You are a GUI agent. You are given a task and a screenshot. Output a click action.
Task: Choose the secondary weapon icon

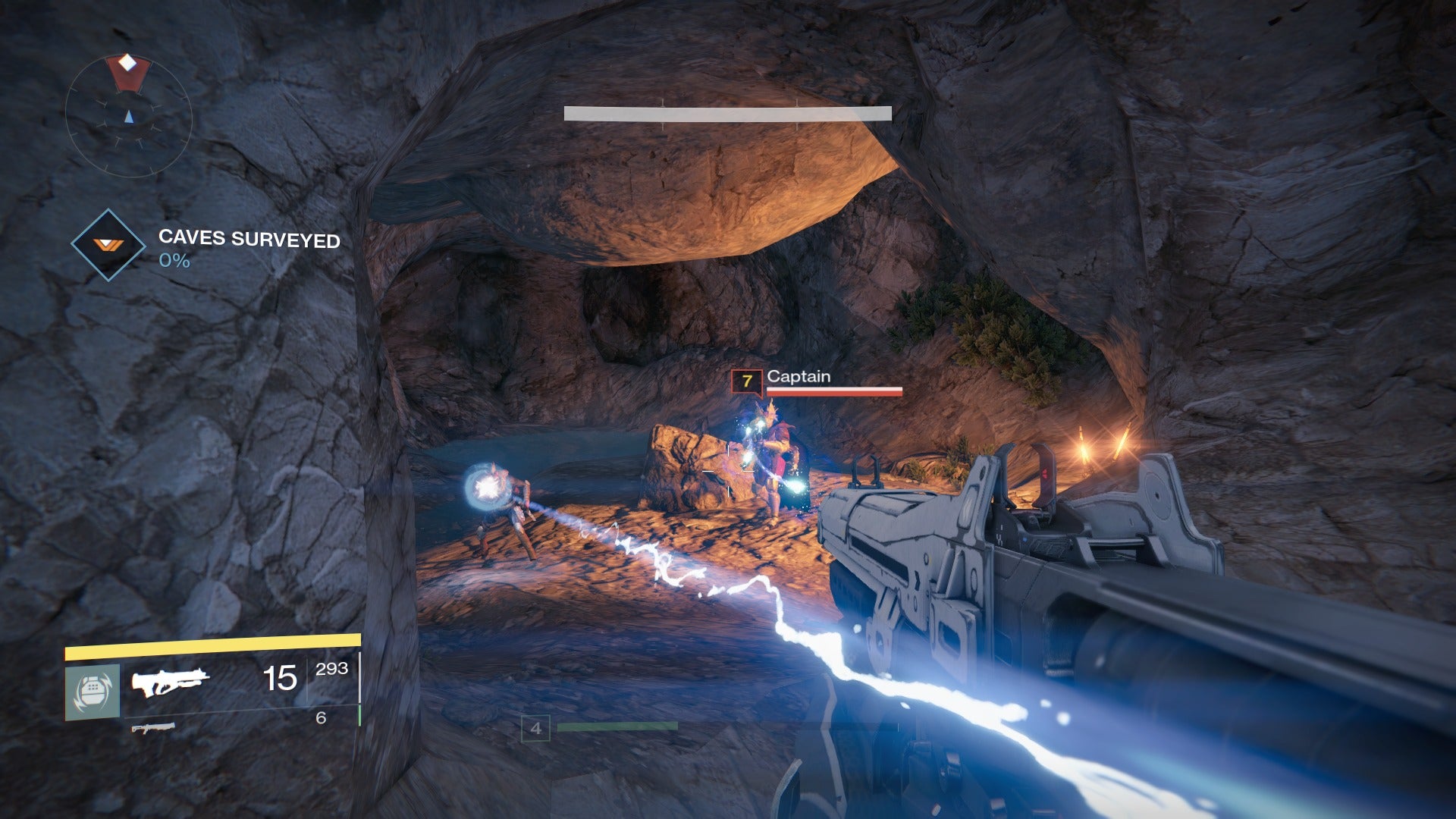tap(152, 729)
